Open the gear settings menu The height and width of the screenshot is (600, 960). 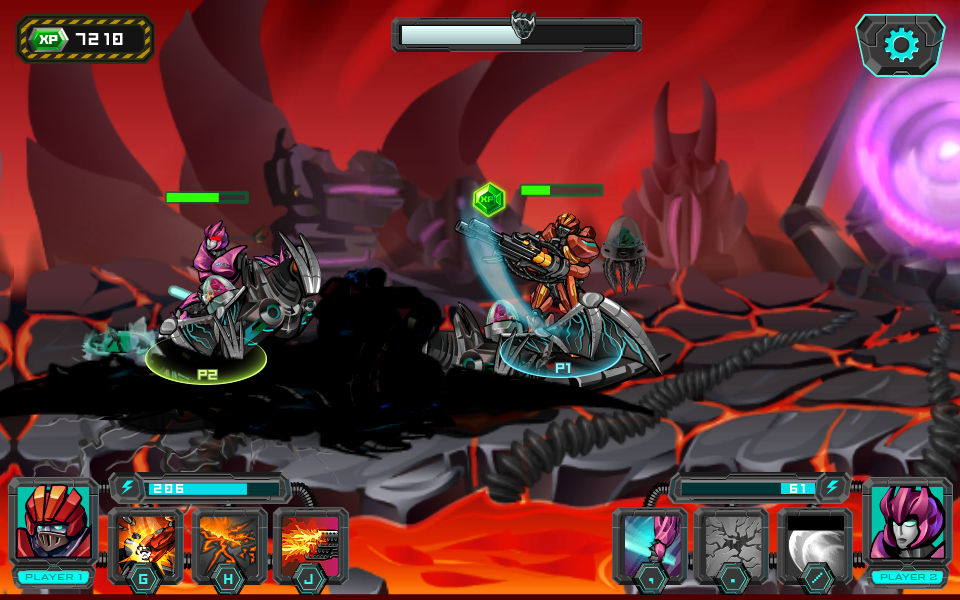(900, 45)
